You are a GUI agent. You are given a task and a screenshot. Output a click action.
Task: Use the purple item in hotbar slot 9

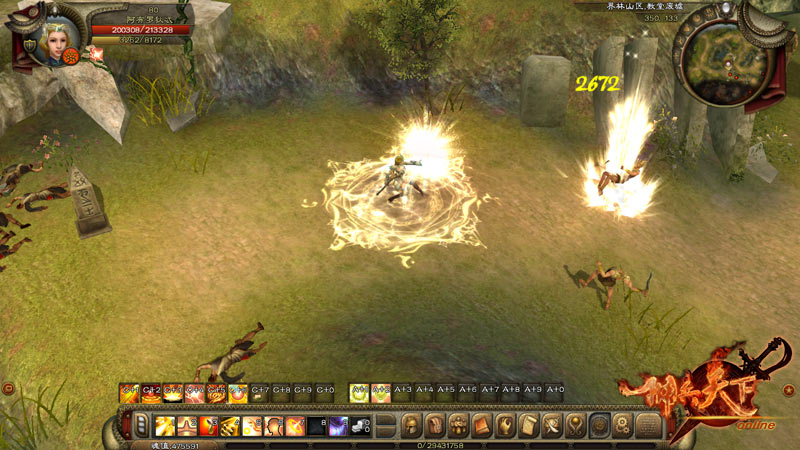pos(339,426)
